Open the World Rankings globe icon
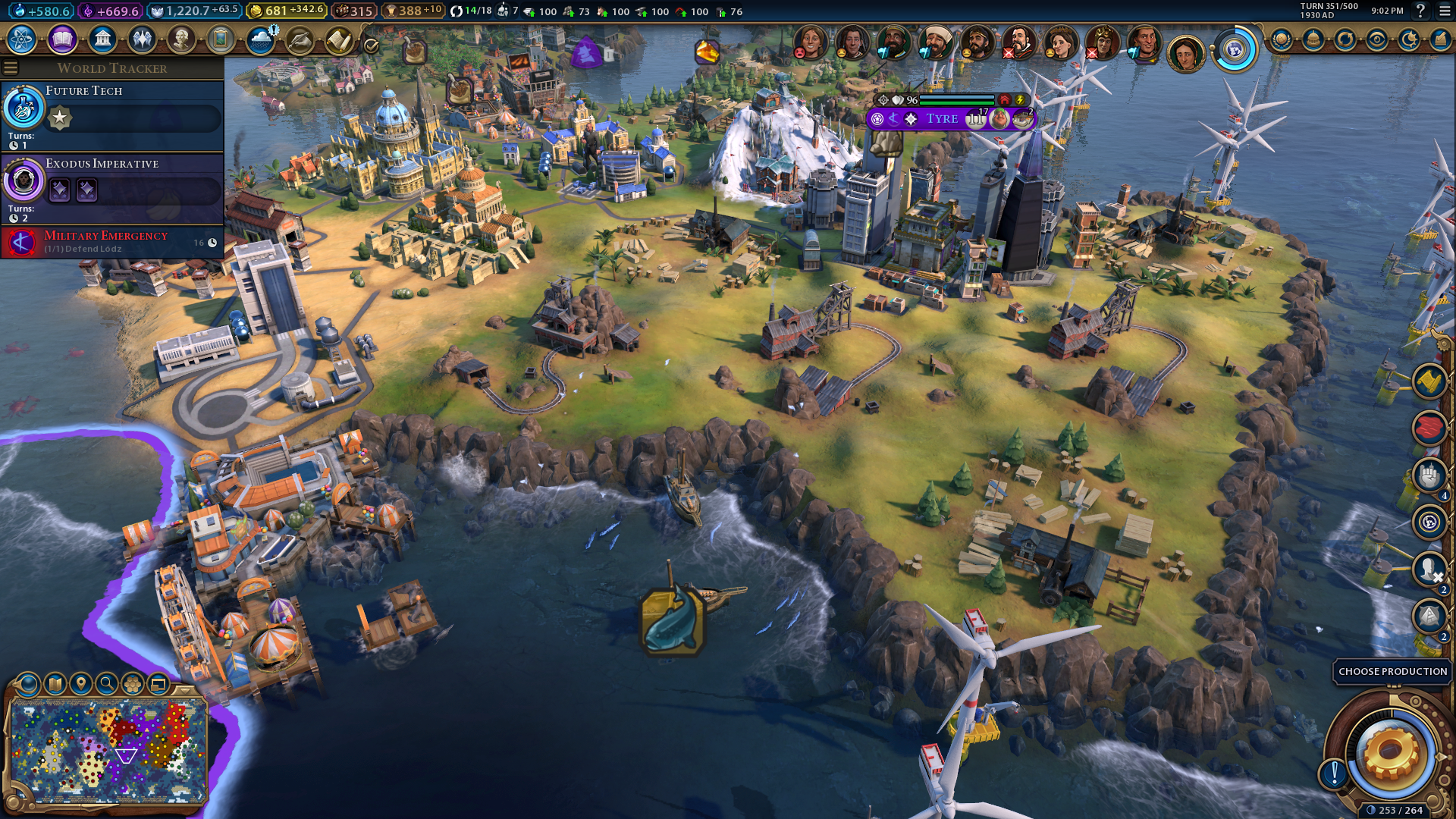Screen dimensions: 1456x819 [1282, 39]
